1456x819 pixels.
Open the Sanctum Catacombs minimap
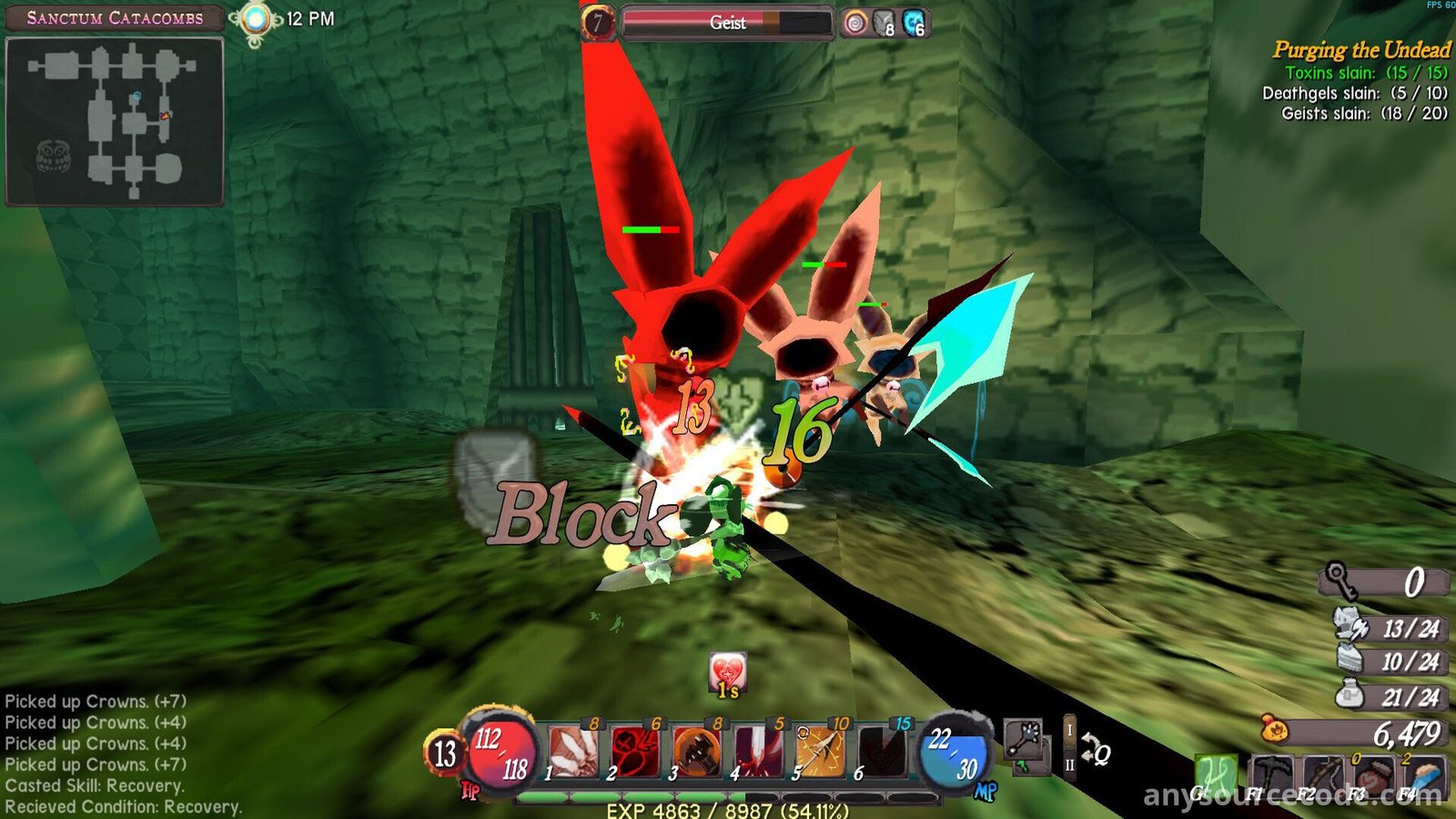point(115,121)
